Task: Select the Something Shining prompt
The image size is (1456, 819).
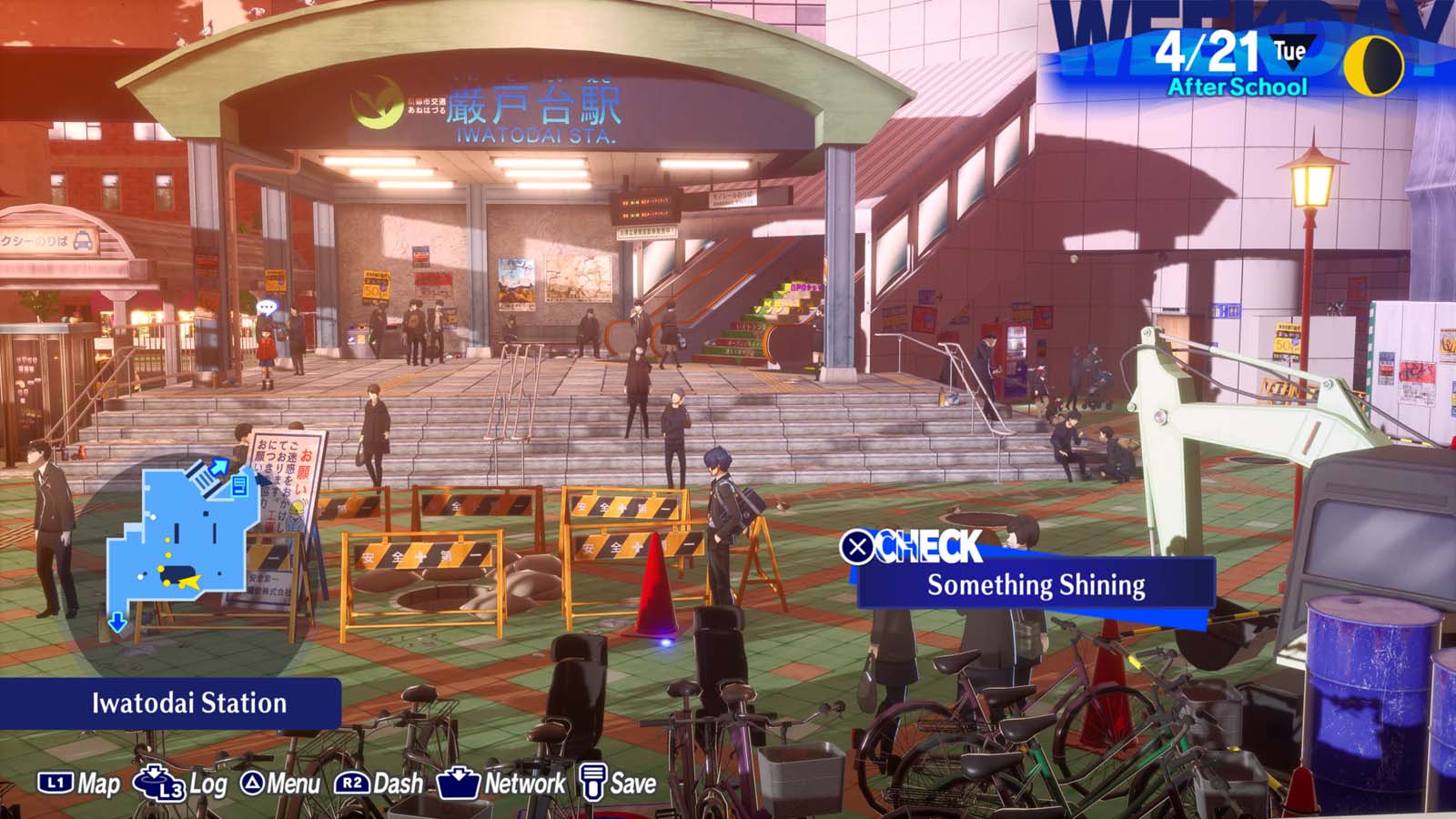Action: [x=1035, y=587]
